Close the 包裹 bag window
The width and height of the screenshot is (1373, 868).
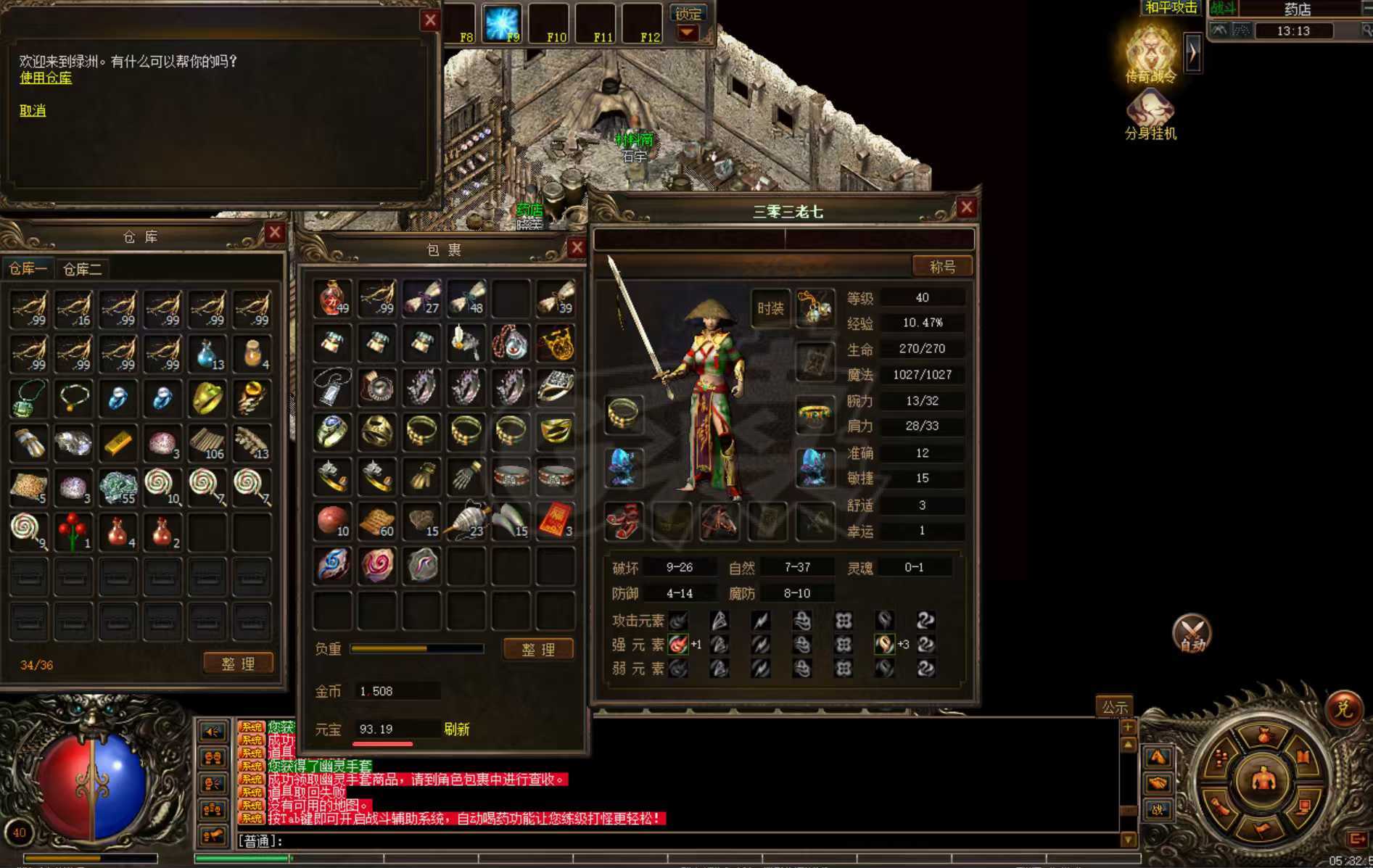pos(577,248)
